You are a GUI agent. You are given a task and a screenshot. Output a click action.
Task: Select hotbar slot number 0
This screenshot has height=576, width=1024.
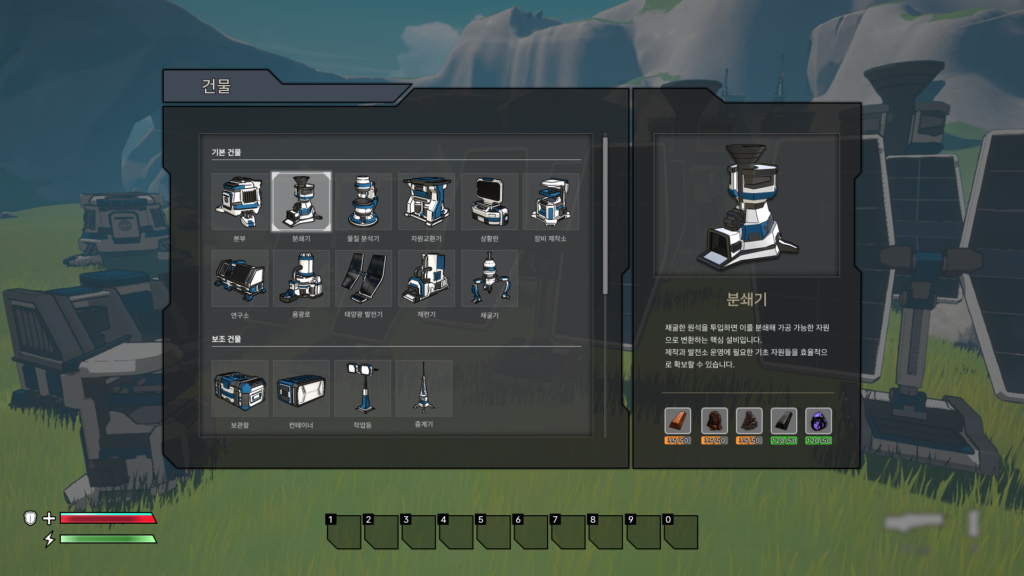click(681, 532)
